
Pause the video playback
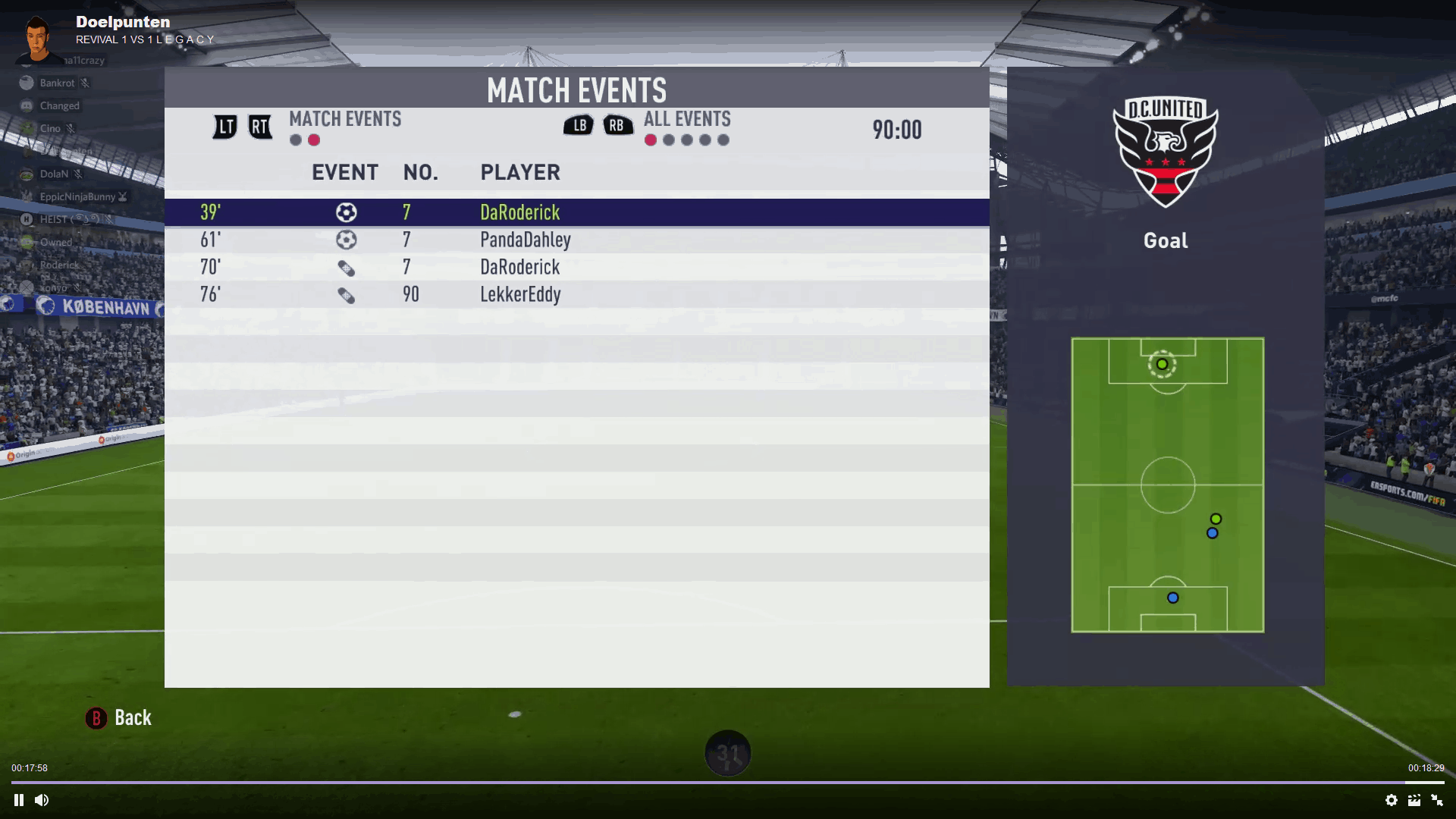coord(19,800)
